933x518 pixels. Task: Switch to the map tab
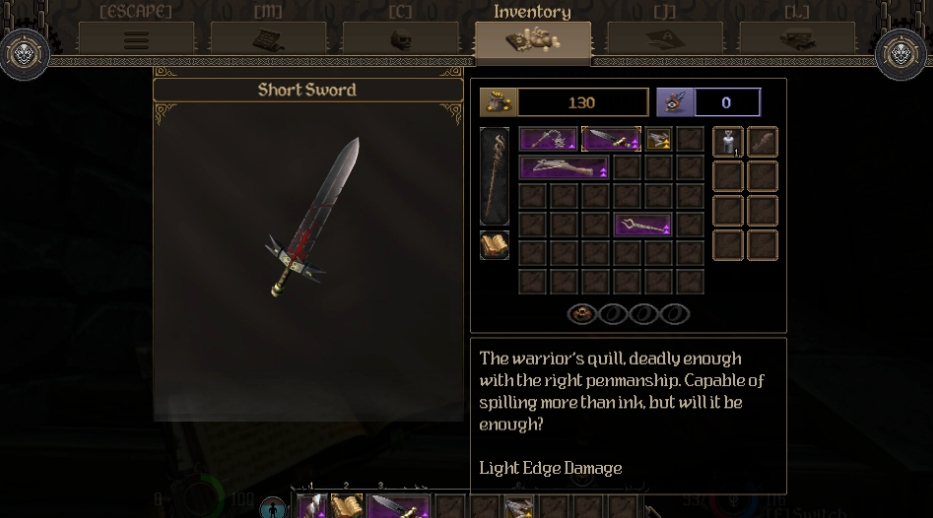[268, 40]
